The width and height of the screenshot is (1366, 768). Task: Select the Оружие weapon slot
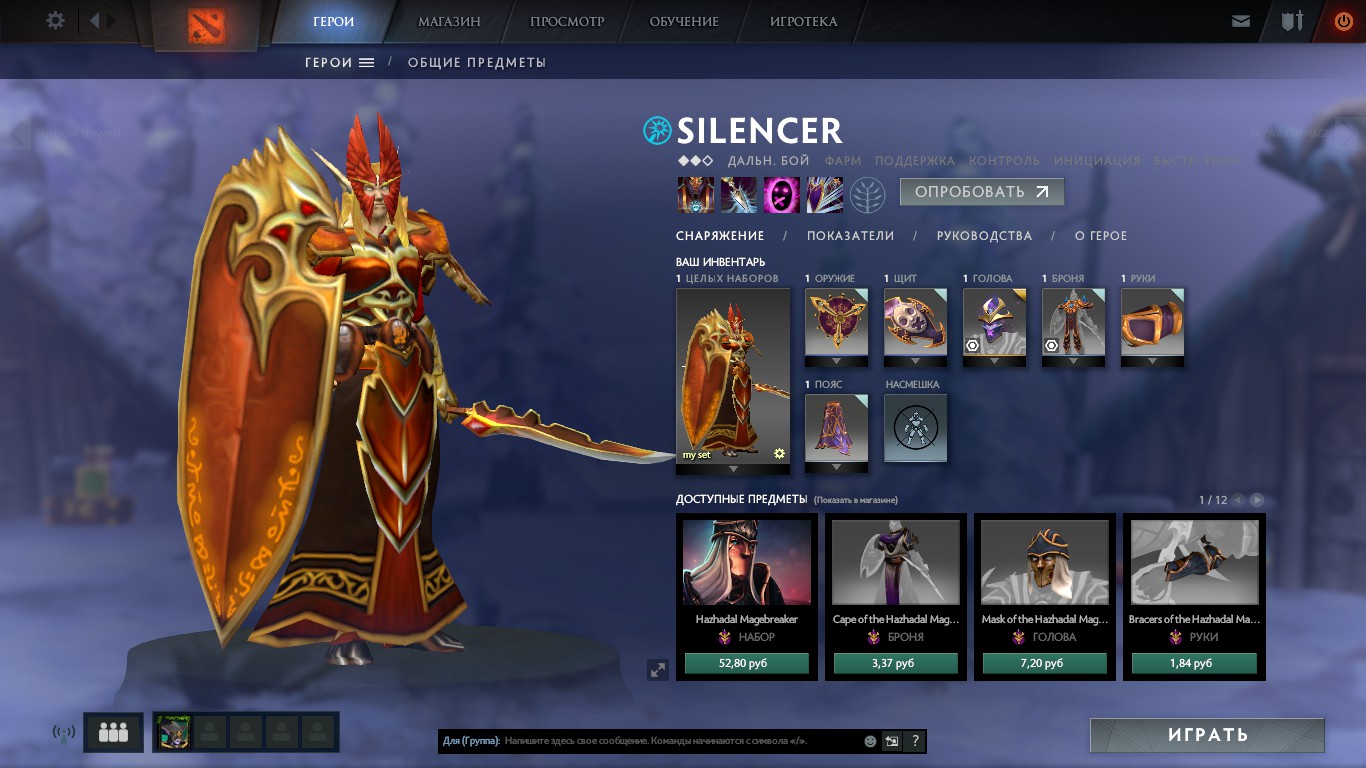(x=836, y=322)
